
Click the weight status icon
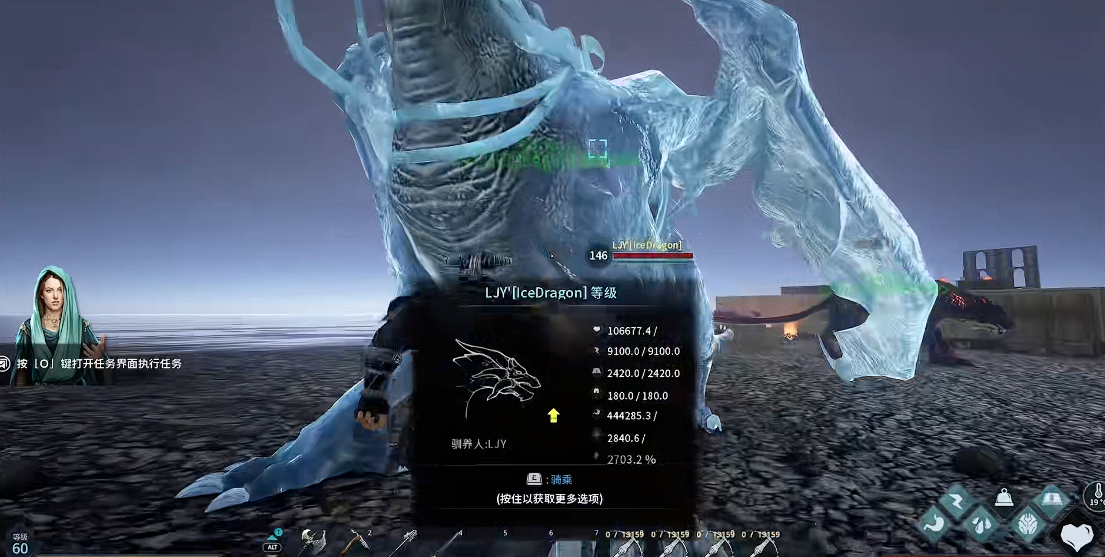pyautogui.click(x=1005, y=497)
